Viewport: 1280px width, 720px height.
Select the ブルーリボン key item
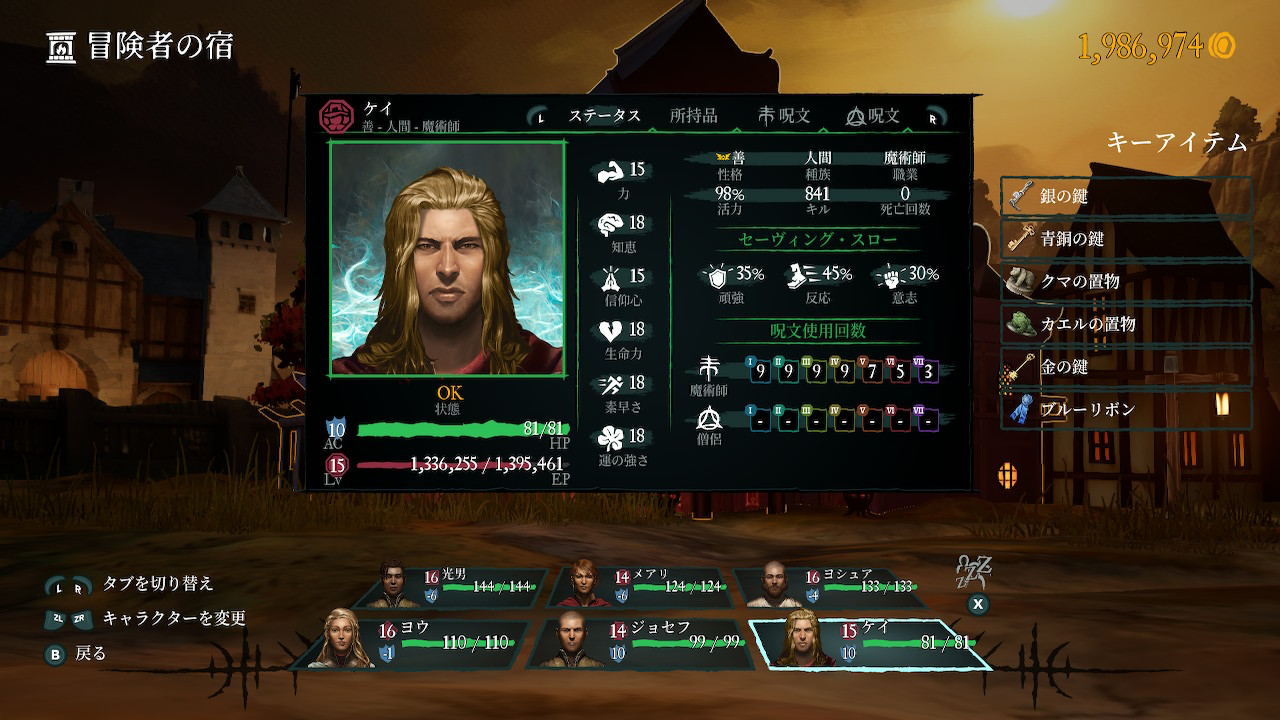tap(1126, 410)
